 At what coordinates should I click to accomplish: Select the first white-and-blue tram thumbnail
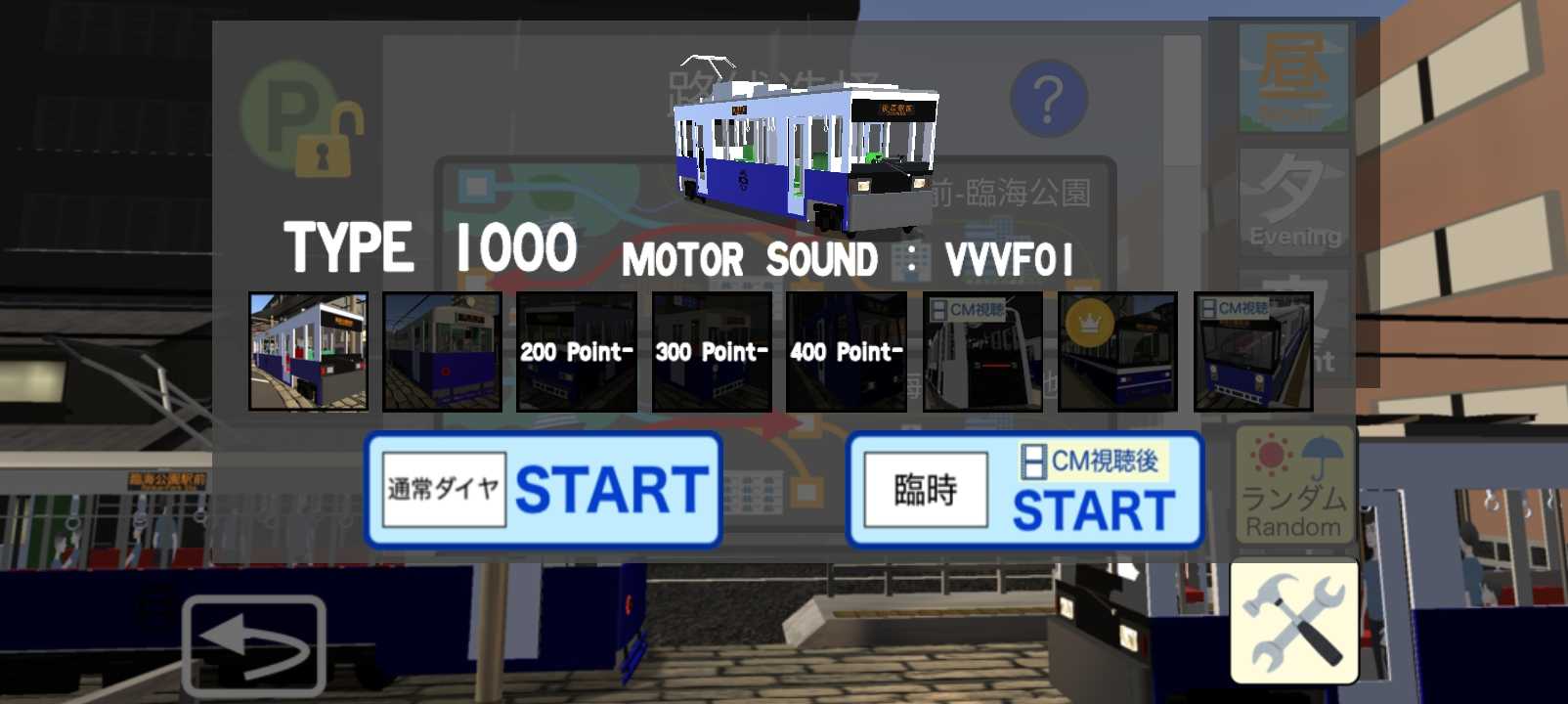[x=309, y=352]
